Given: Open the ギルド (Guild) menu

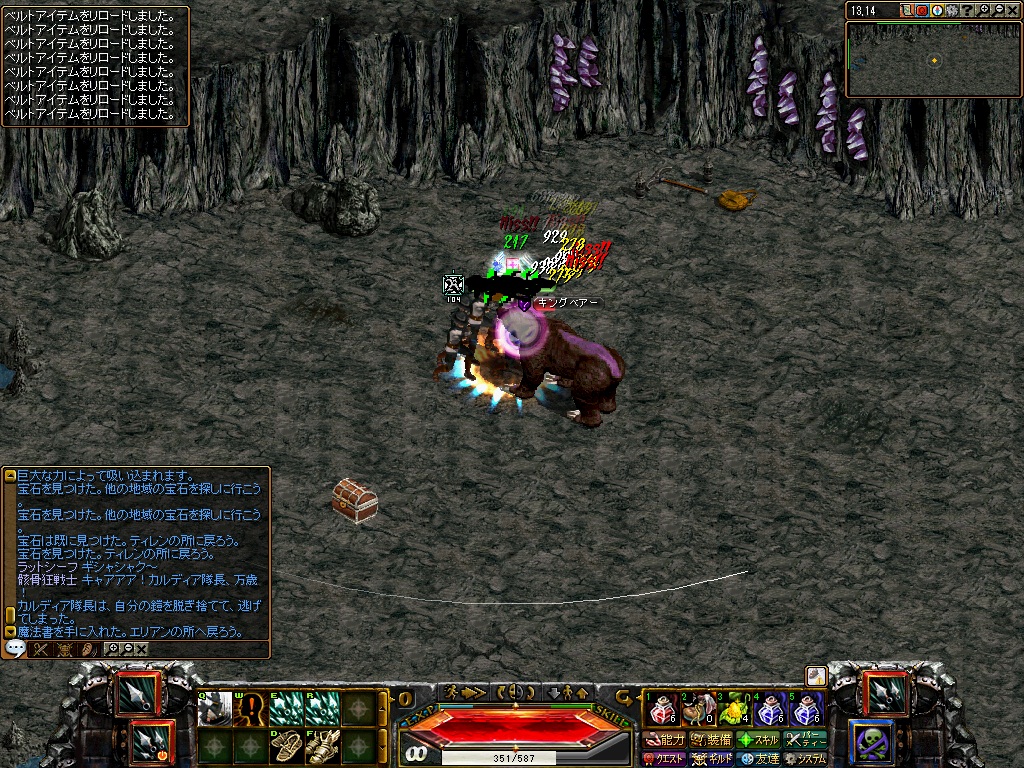Looking at the screenshot, I should (x=712, y=759).
